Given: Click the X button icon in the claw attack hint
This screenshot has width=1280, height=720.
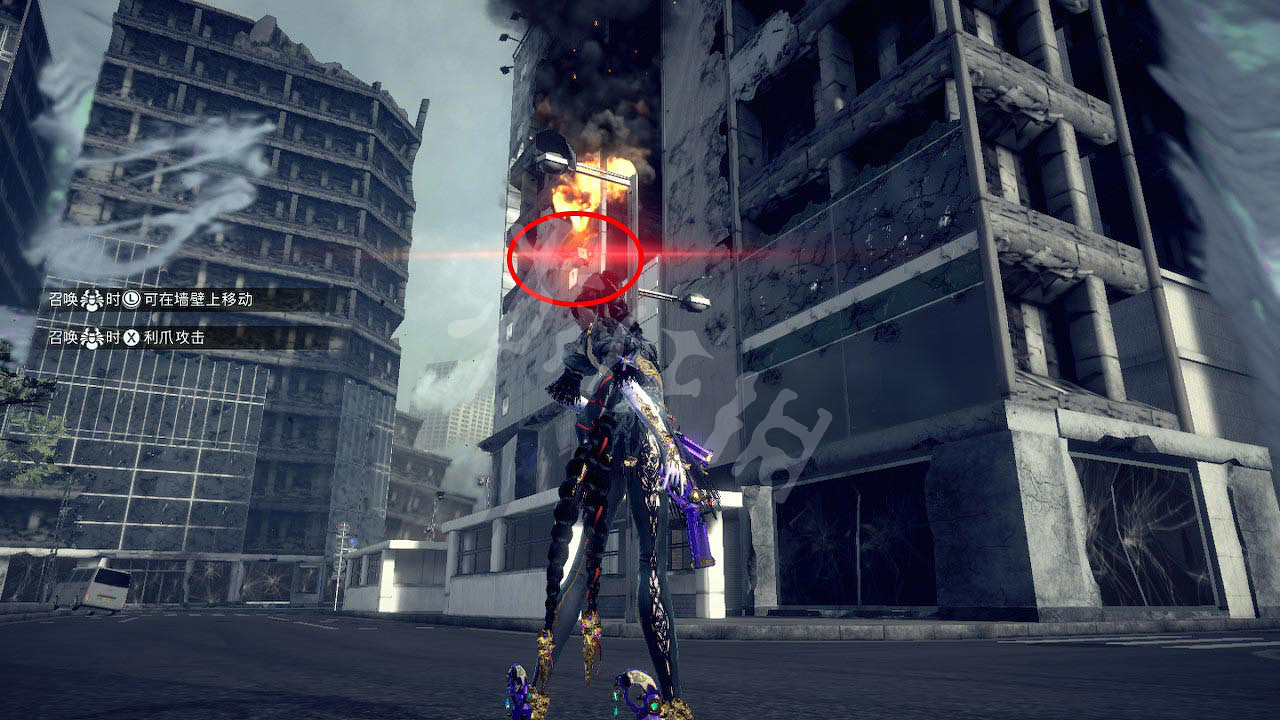Looking at the screenshot, I should pos(131,338).
